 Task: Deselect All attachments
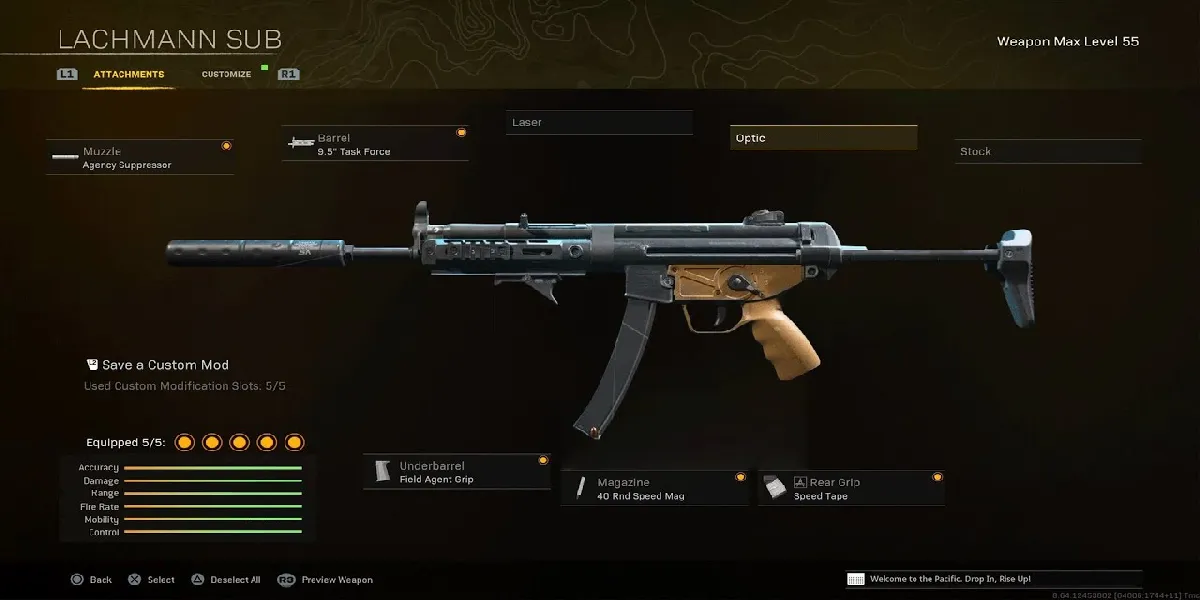coord(226,580)
